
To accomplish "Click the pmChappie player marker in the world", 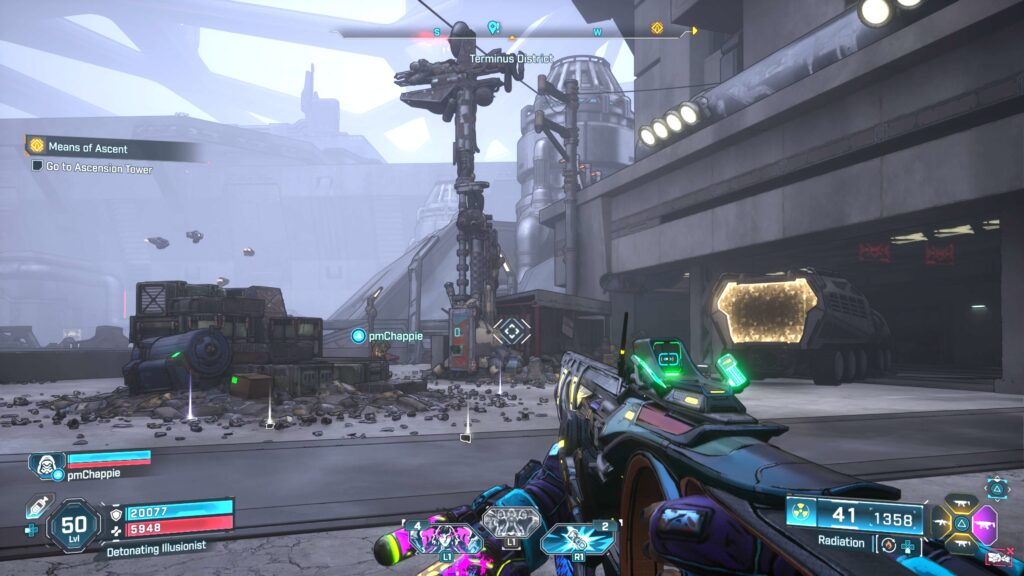I will (358, 336).
